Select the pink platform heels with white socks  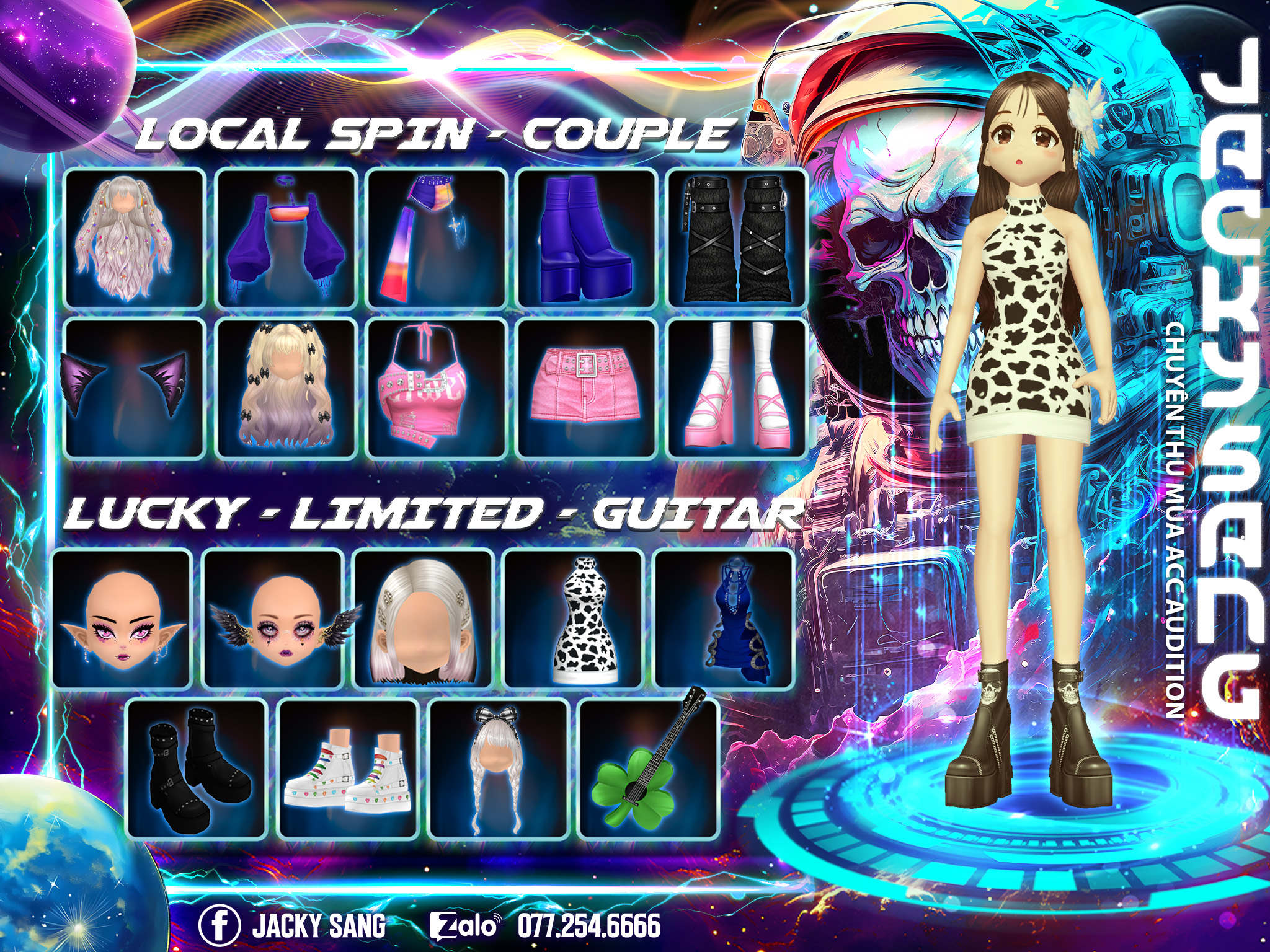click(737, 389)
